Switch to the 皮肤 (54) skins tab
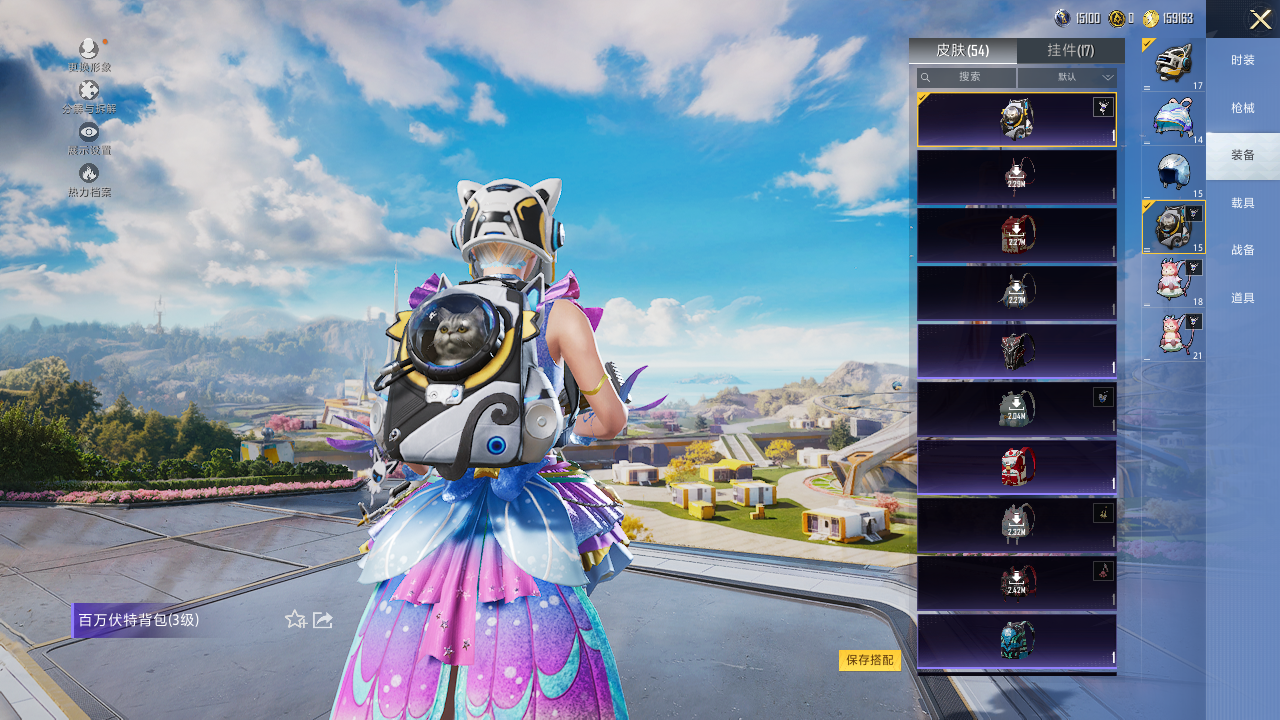Image resolution: width=1280 pixels, height=720 pixels. [x=962, y=51]
